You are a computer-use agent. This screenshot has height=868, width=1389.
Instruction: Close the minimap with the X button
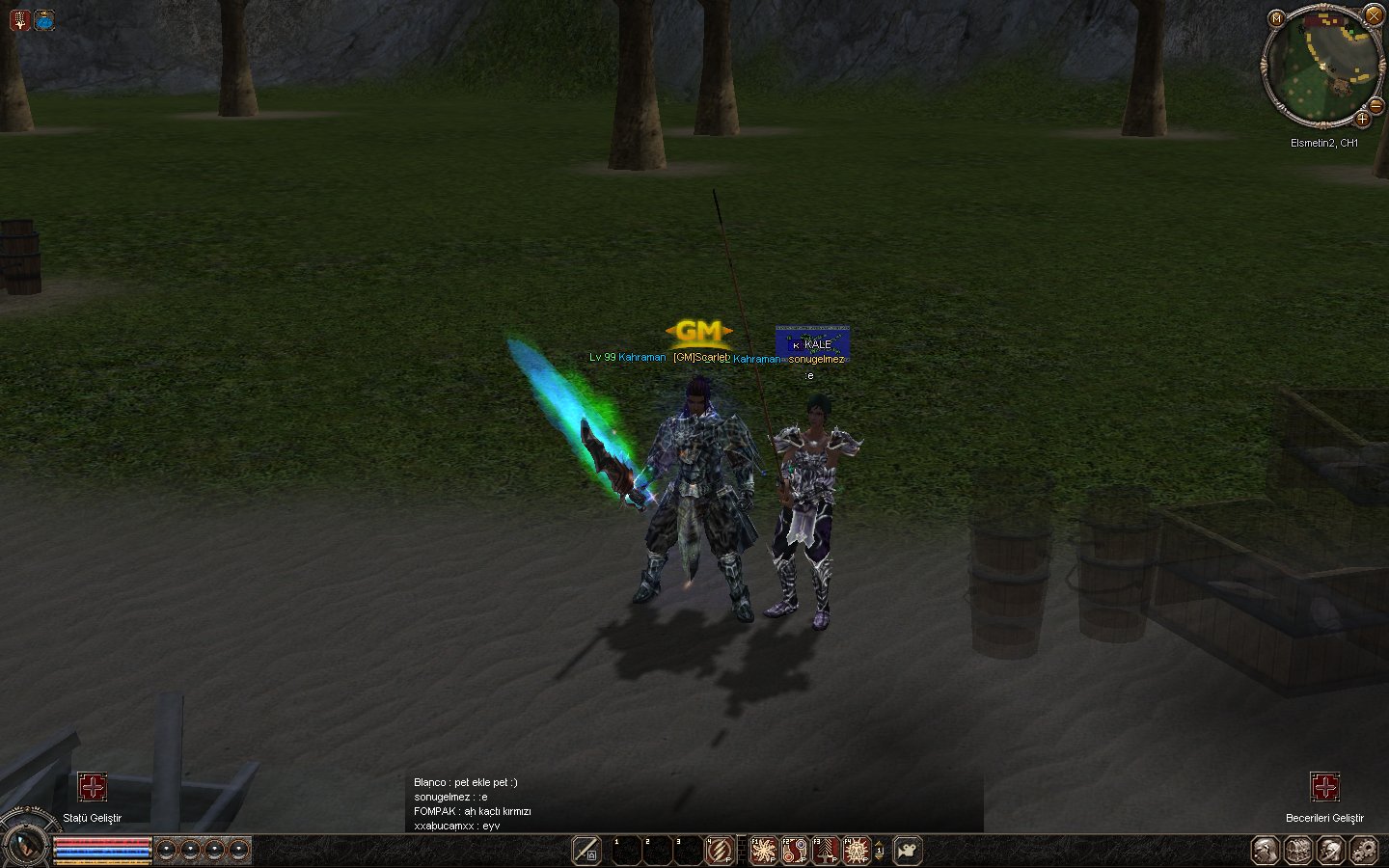pyautogui.click(x=1374, y=15)
